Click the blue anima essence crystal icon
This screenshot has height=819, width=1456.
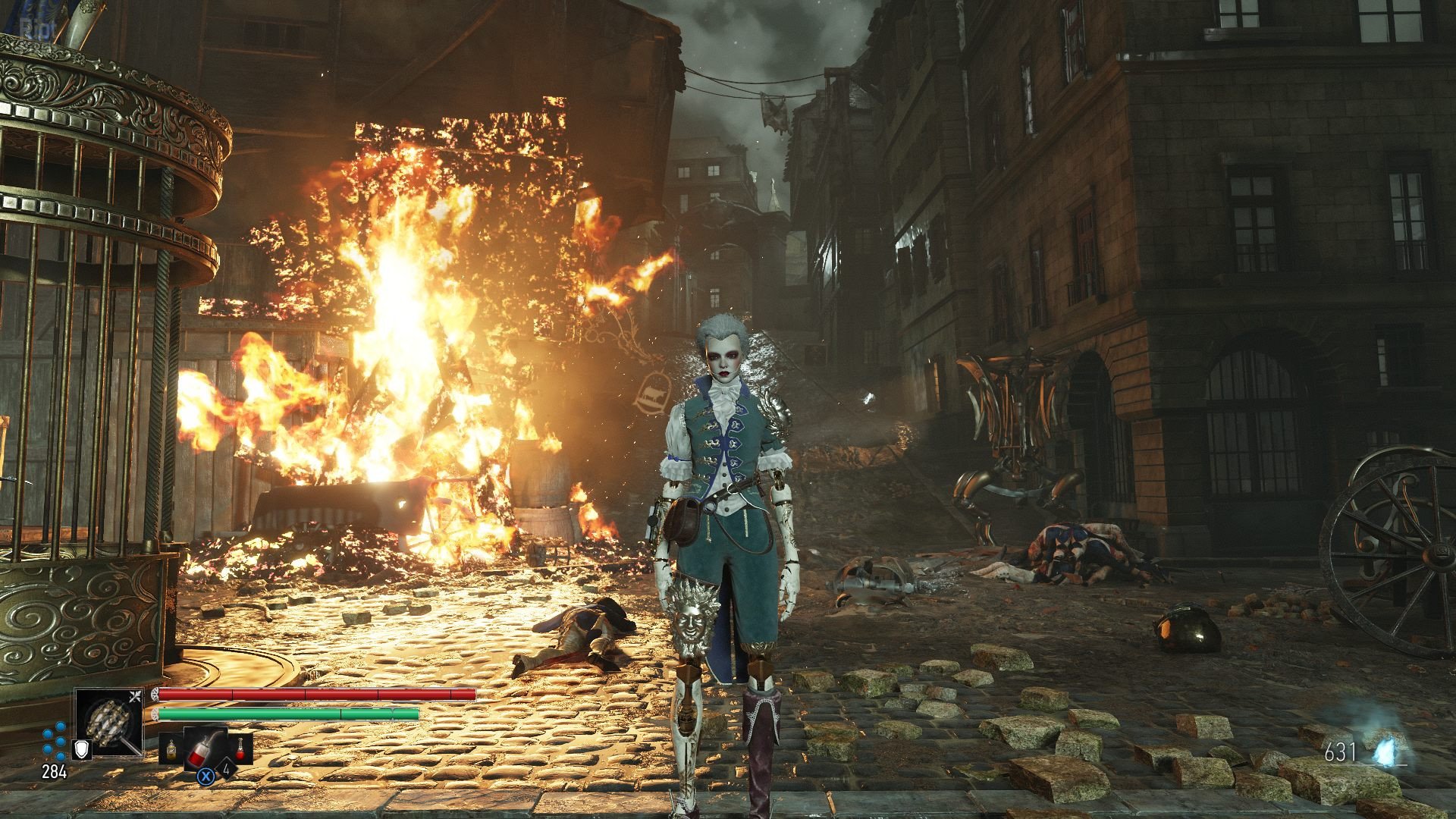pos(1389,749)
